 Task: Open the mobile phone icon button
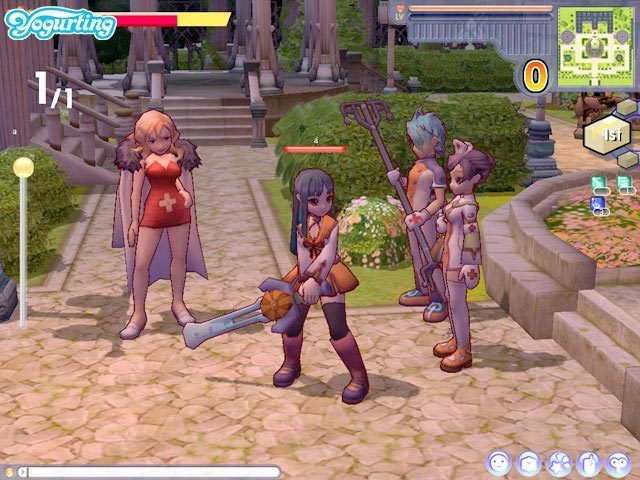[x=588, y=463]
